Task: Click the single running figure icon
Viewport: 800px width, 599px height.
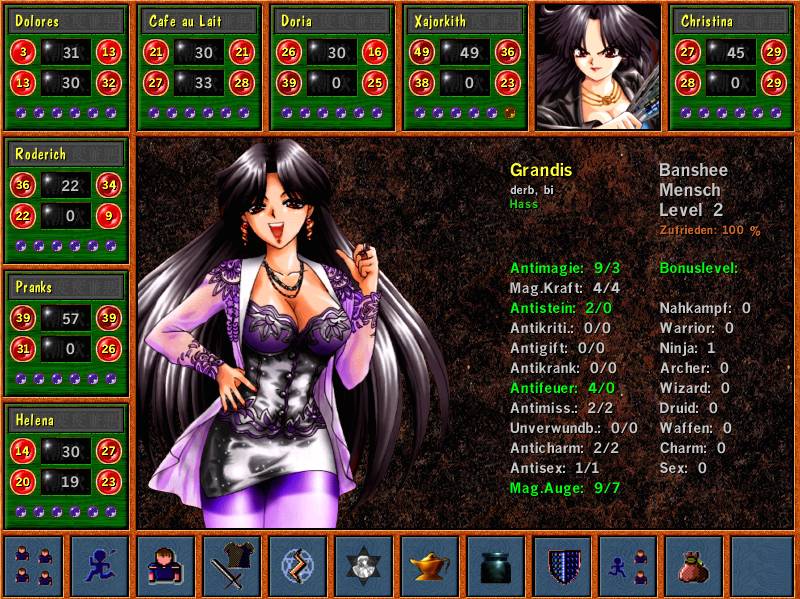Action: point(100,566)
